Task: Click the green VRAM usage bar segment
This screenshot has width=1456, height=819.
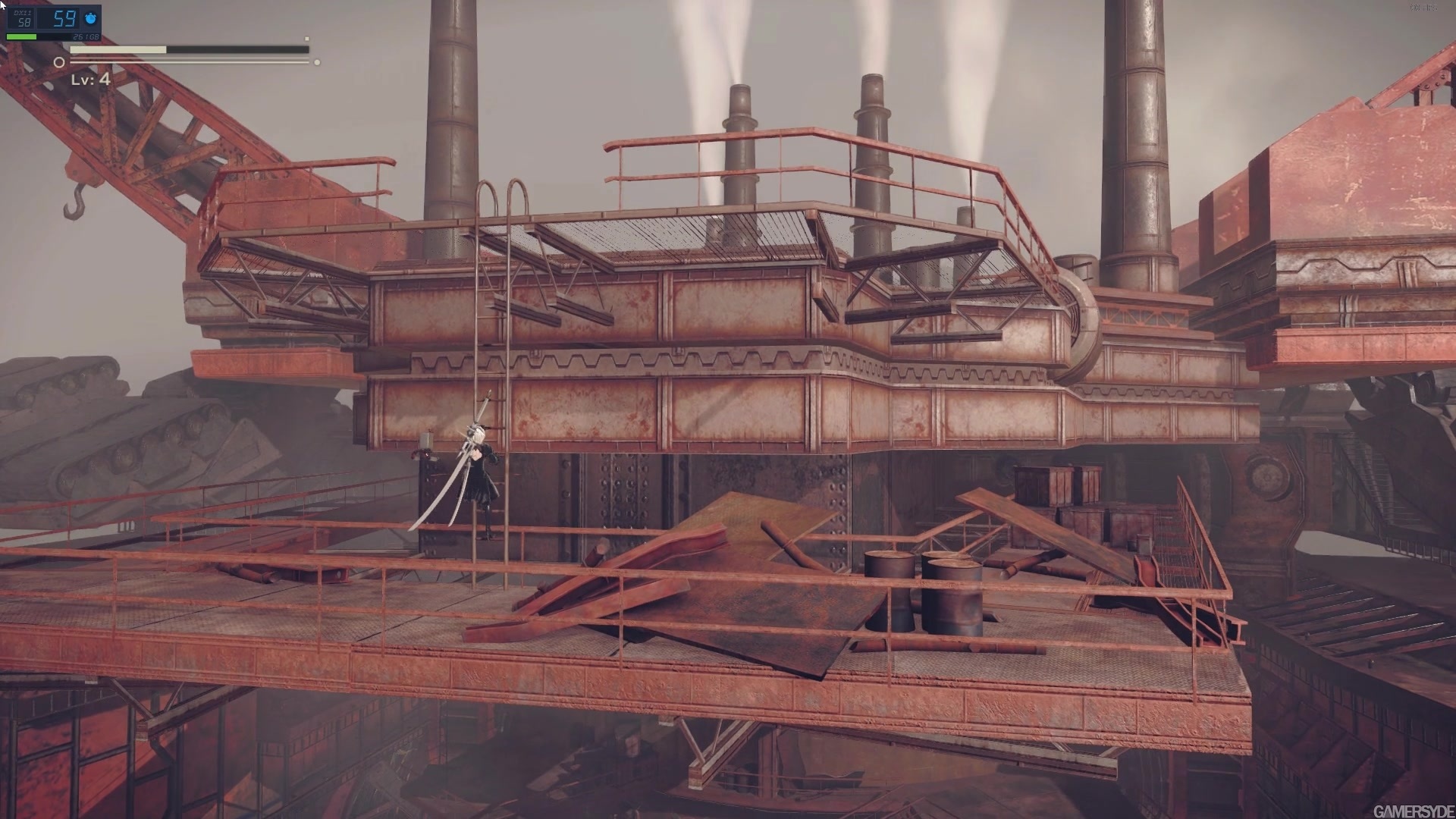Action: tap(21, 36)
